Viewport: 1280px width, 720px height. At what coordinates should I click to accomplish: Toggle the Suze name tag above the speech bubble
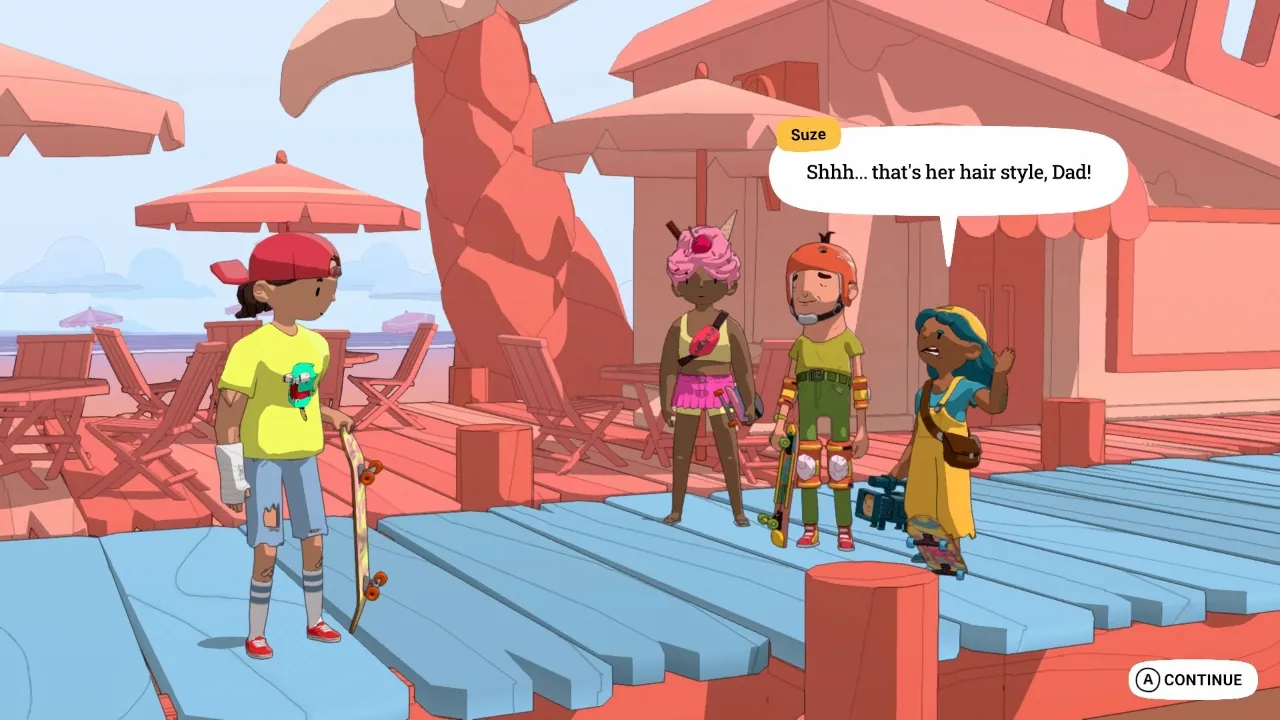[x=808, y=134]
